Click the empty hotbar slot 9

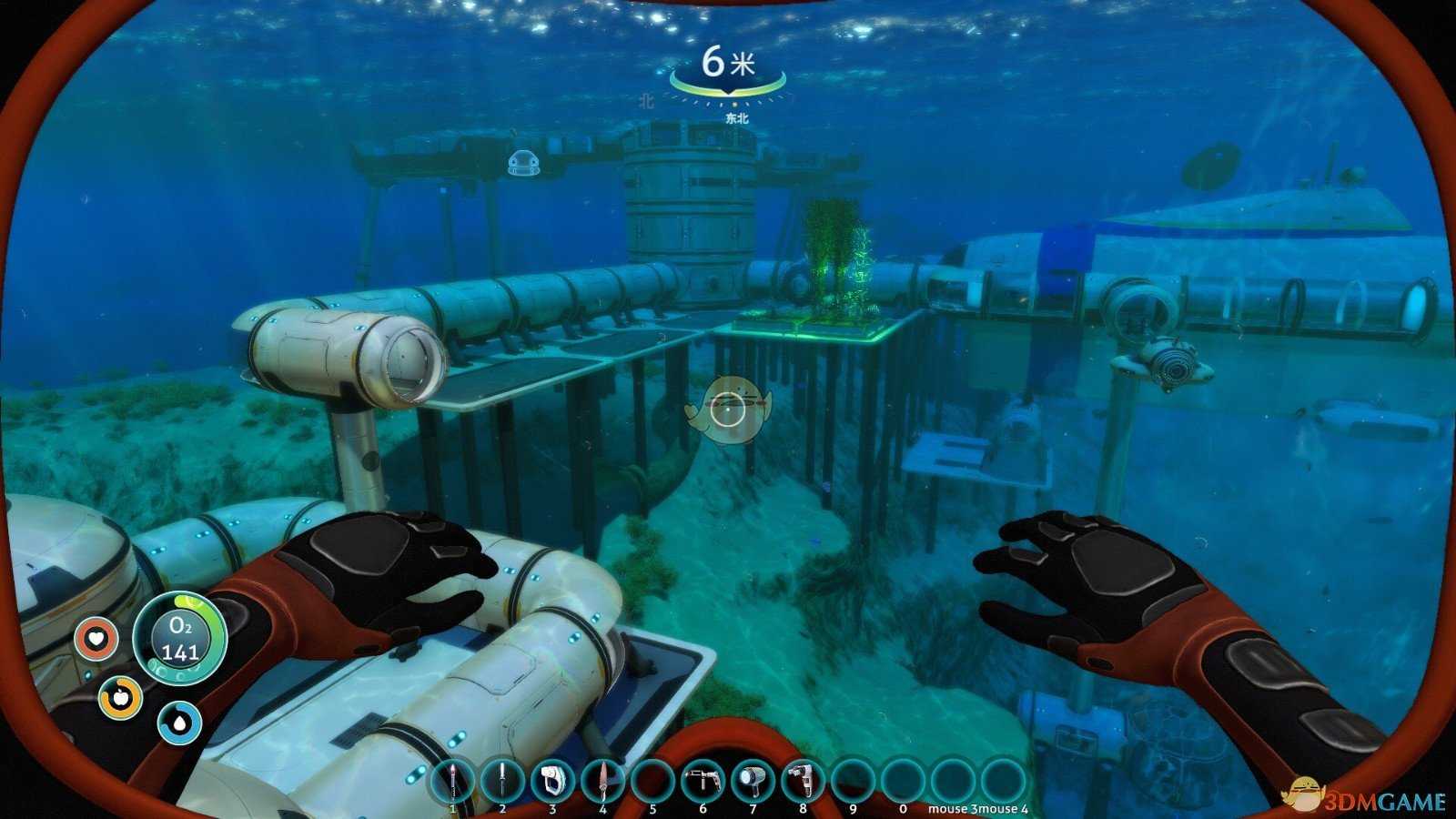coord(853,780)
